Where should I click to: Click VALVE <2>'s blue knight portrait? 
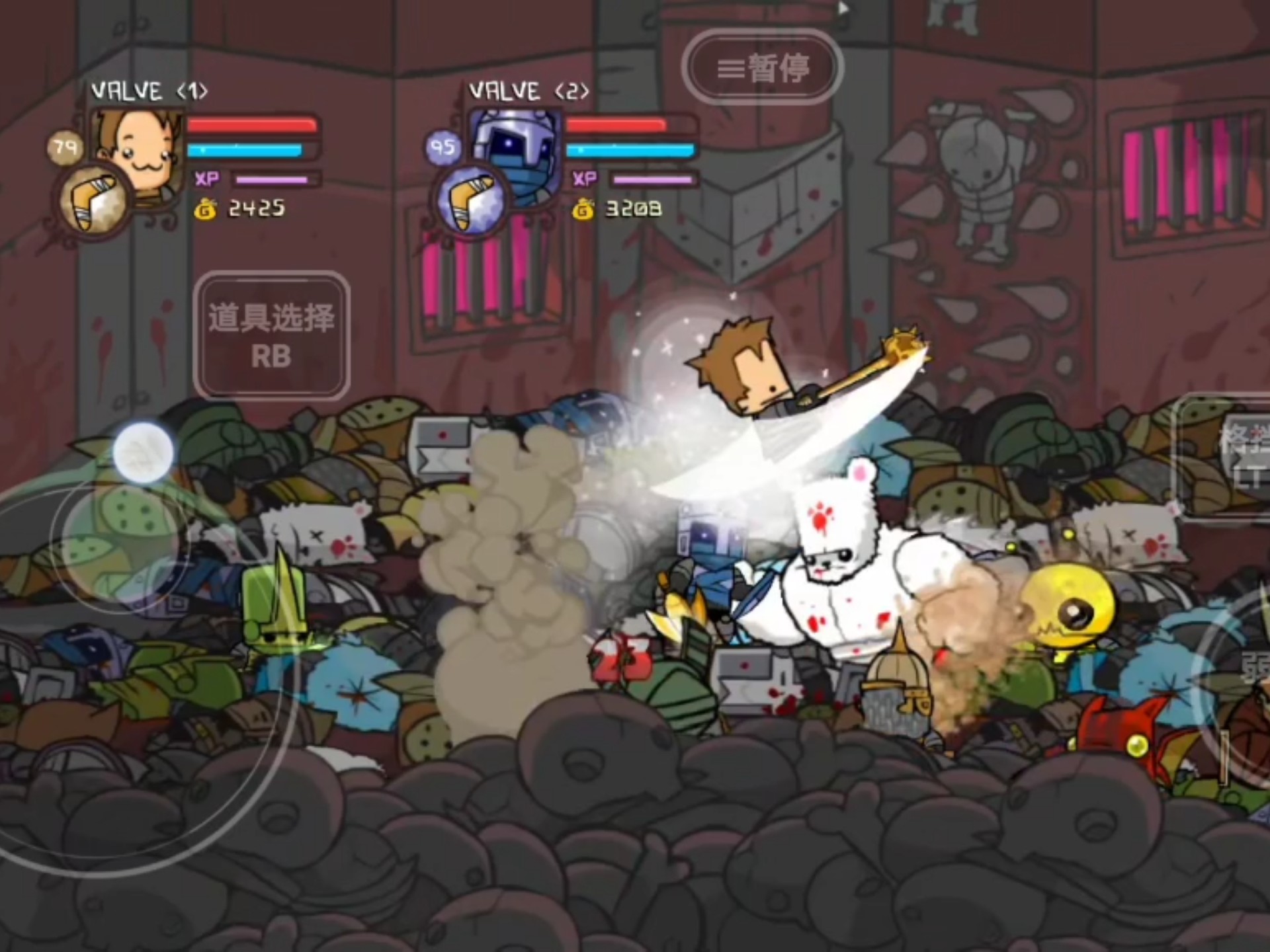click(517, 149)
